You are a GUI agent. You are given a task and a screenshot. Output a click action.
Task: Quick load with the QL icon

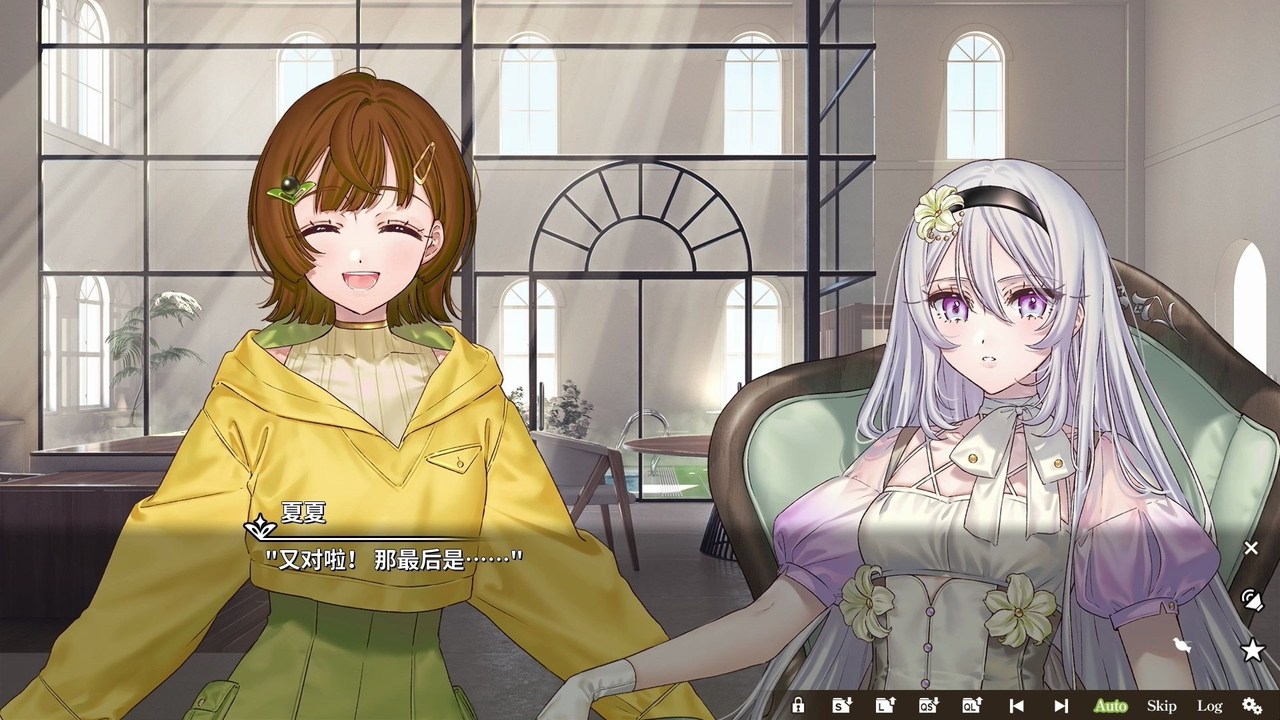click(972, 706)
